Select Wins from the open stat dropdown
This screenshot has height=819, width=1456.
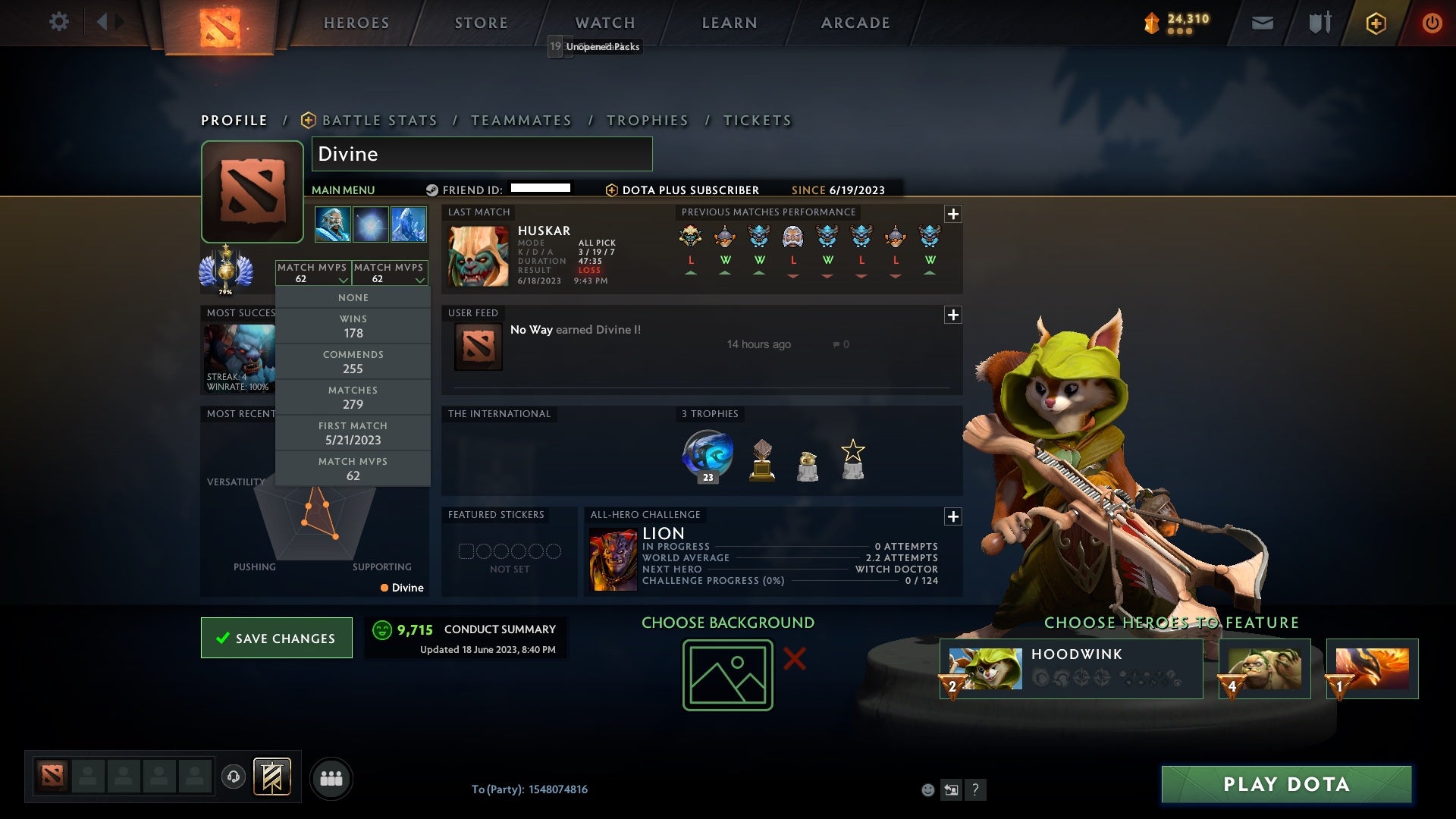click(x=353, y=326)
